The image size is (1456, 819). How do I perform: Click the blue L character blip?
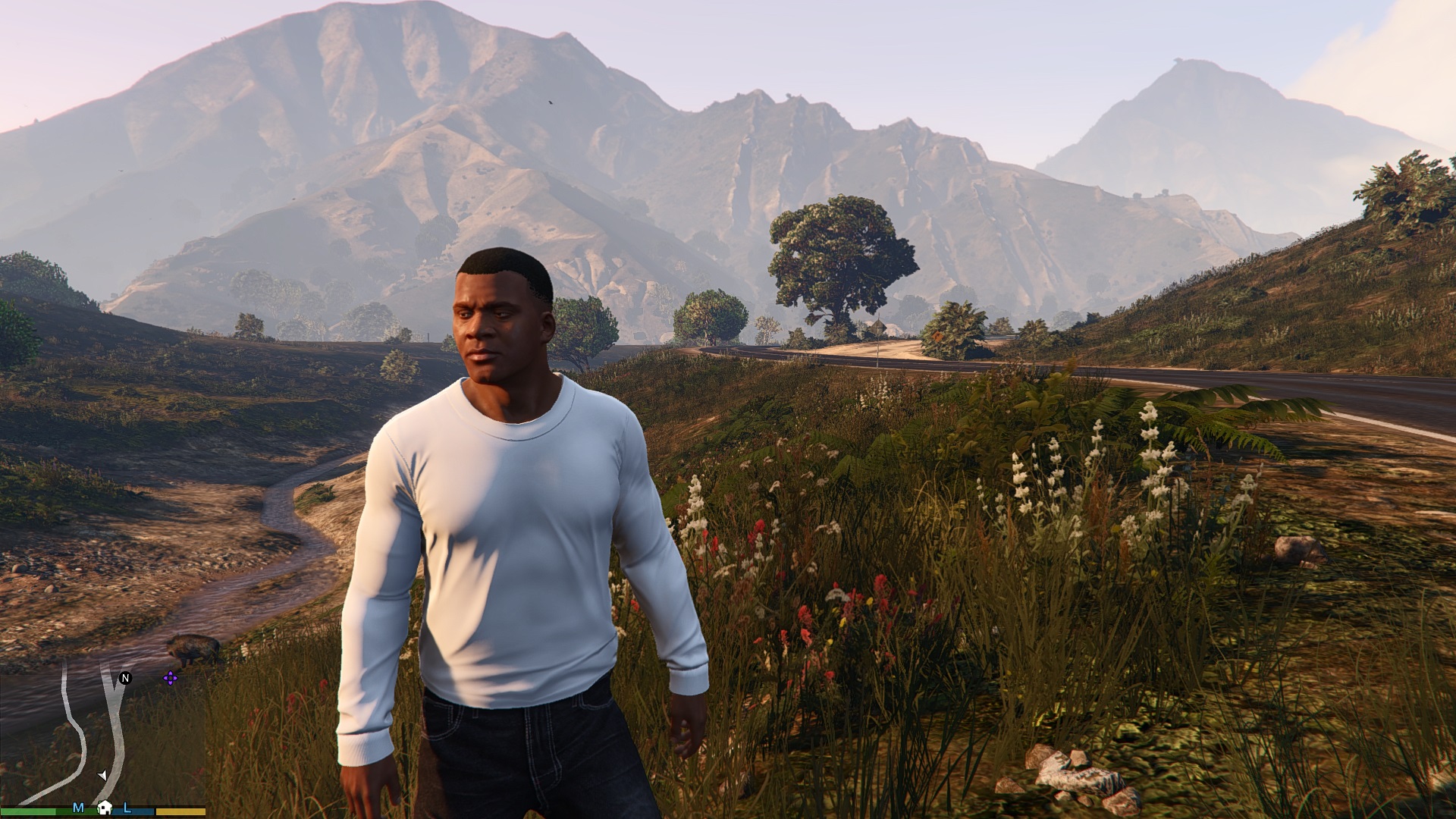coord(127,808)
